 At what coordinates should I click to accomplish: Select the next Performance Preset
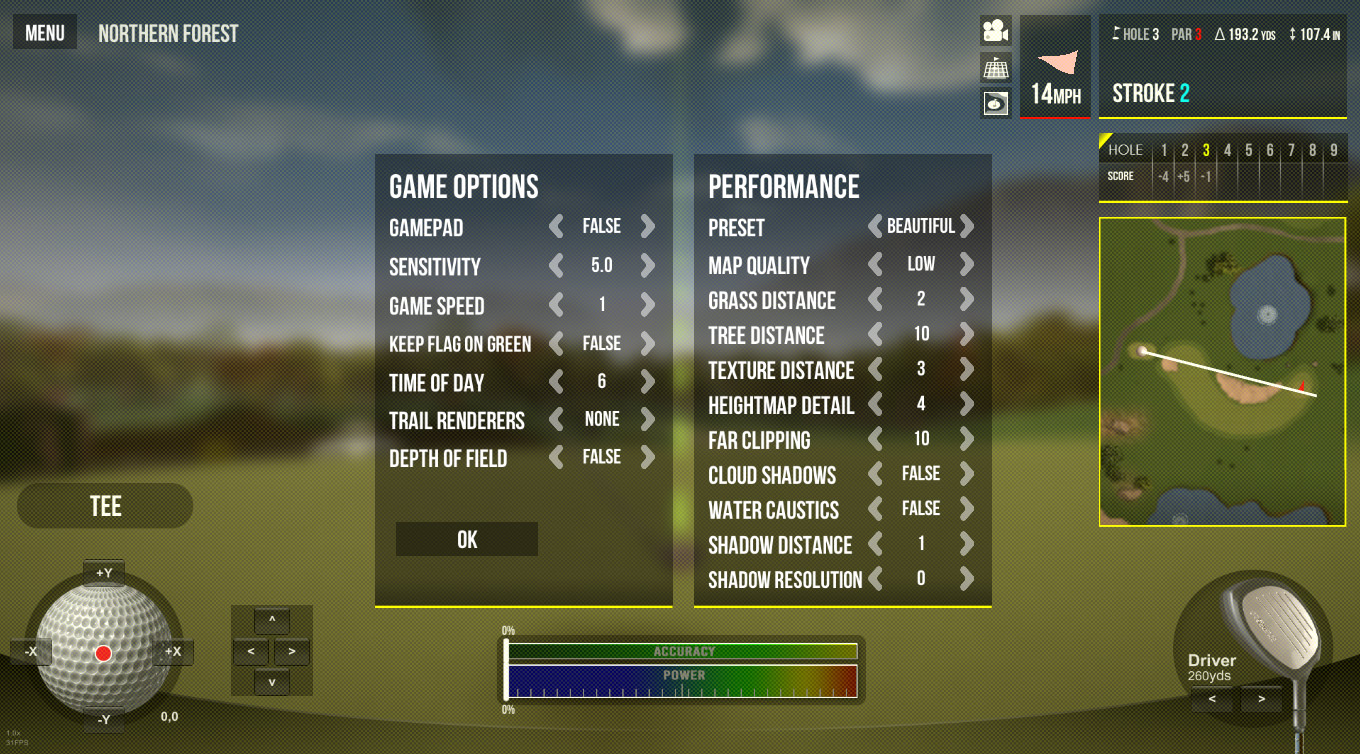tap(967, 227)
